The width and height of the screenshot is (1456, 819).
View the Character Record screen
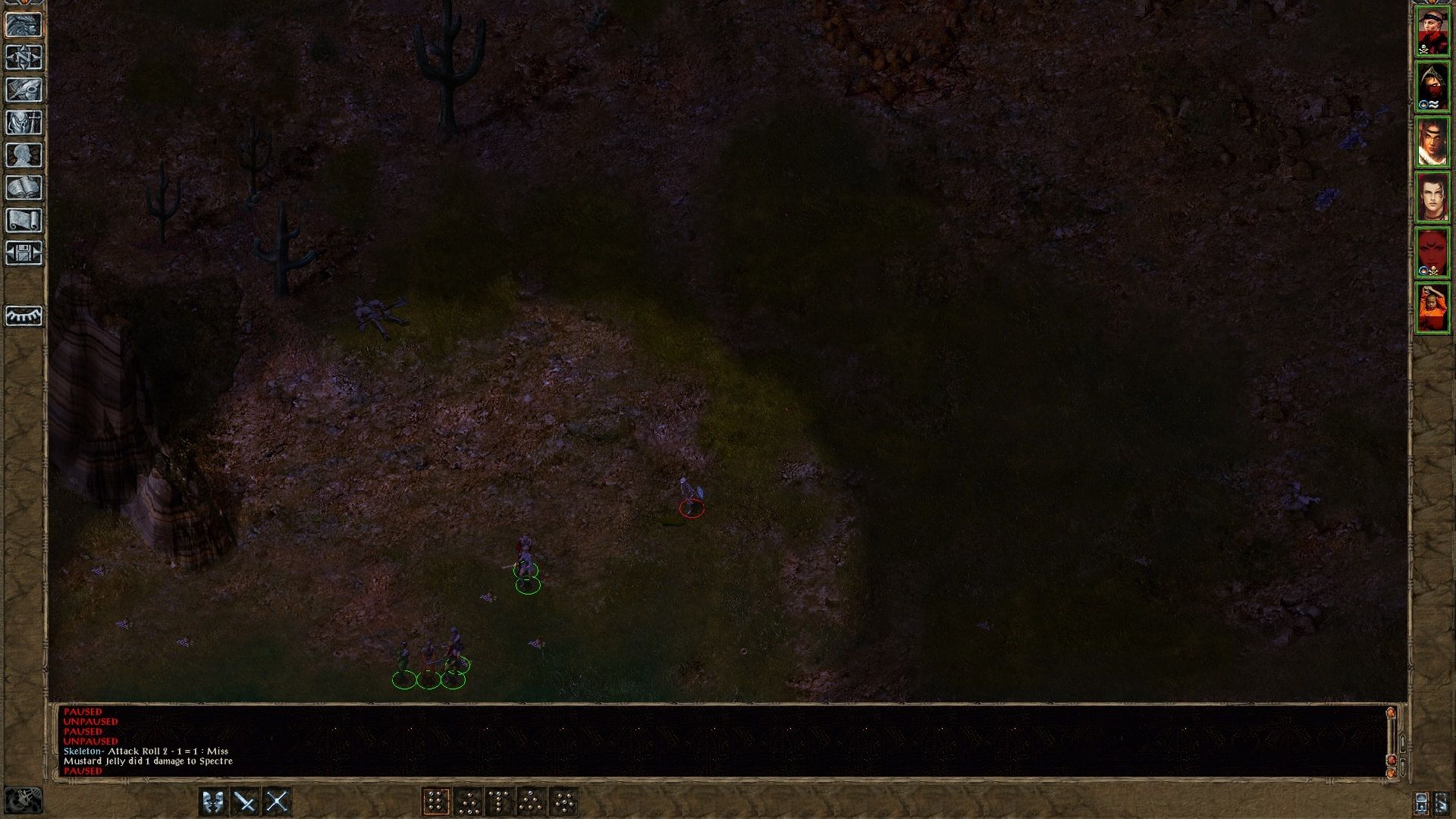(x=25, y=153)
